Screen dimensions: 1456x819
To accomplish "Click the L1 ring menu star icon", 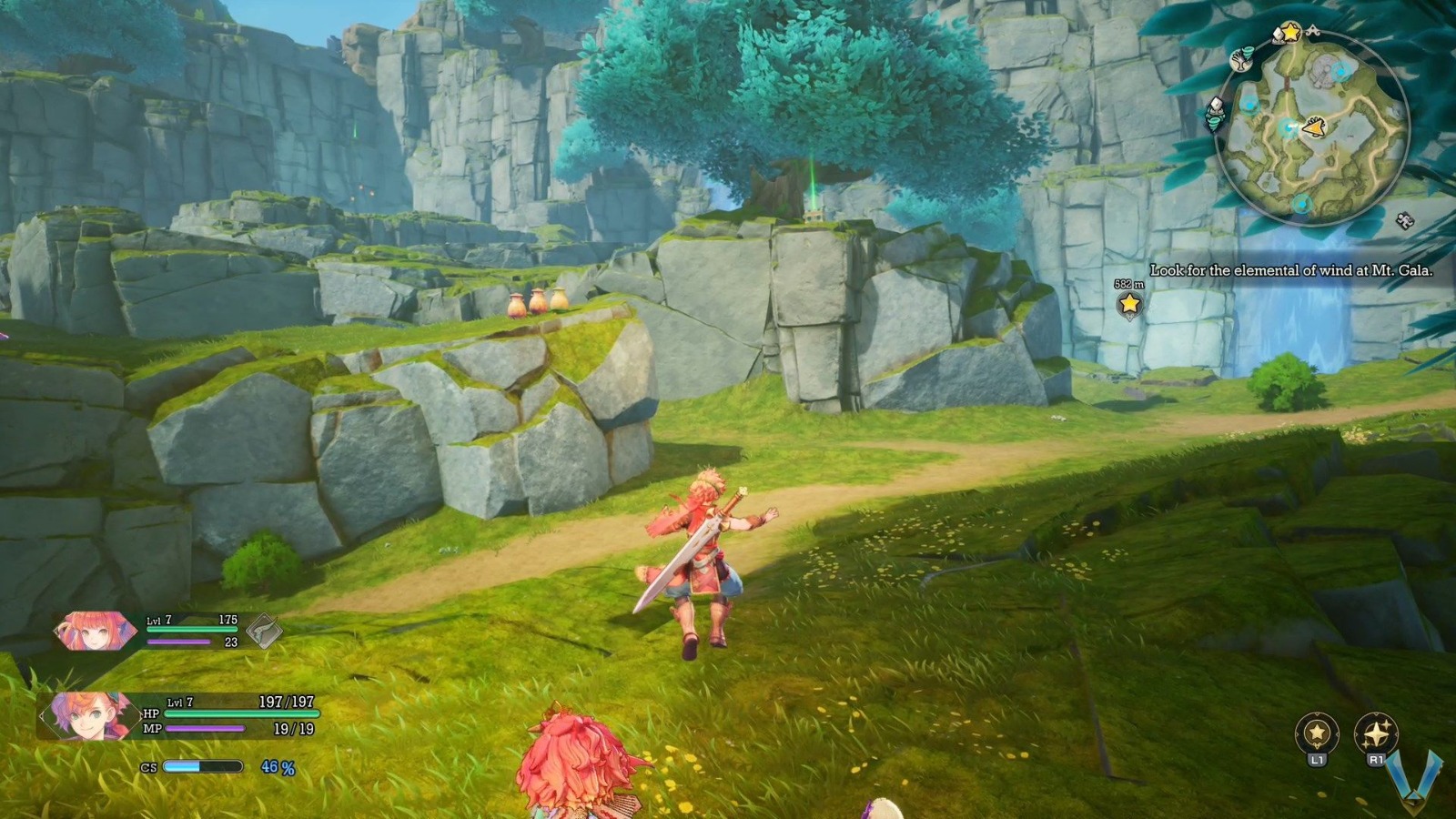I will point(1317,731).
